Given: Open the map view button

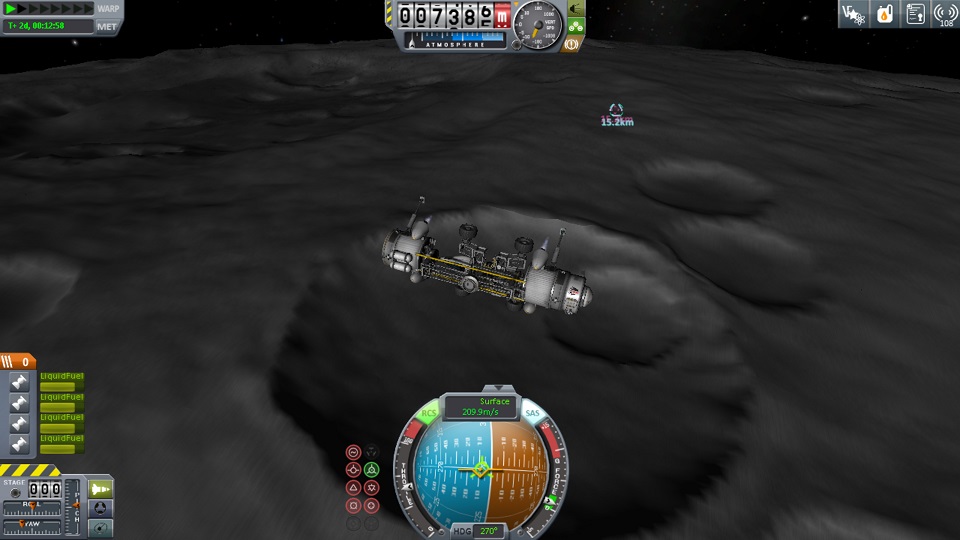Looking at the screenshot, I should point(101,526).
